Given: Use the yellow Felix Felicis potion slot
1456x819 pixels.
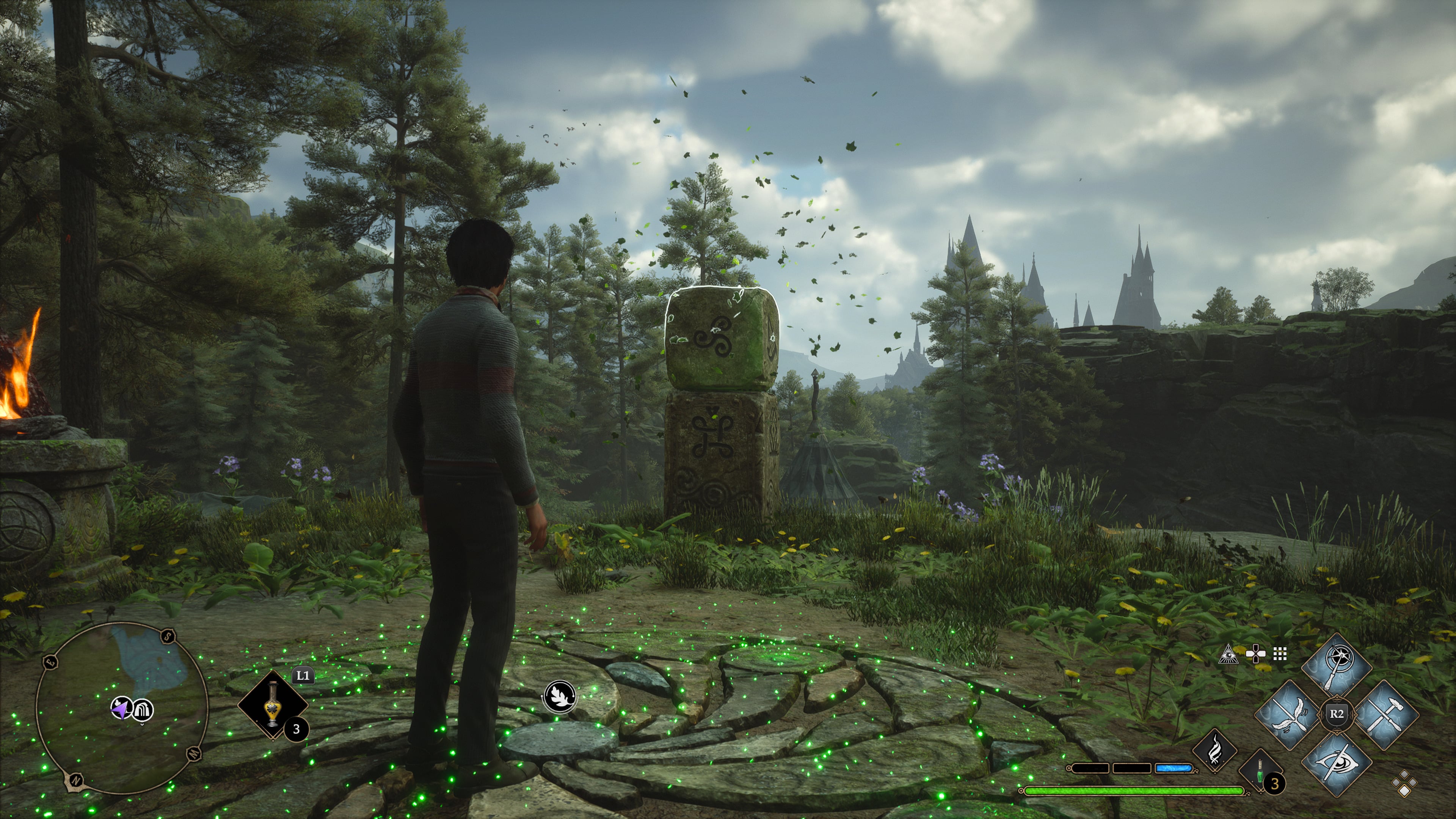Looking at the screenshot, I should coord(273,704).
